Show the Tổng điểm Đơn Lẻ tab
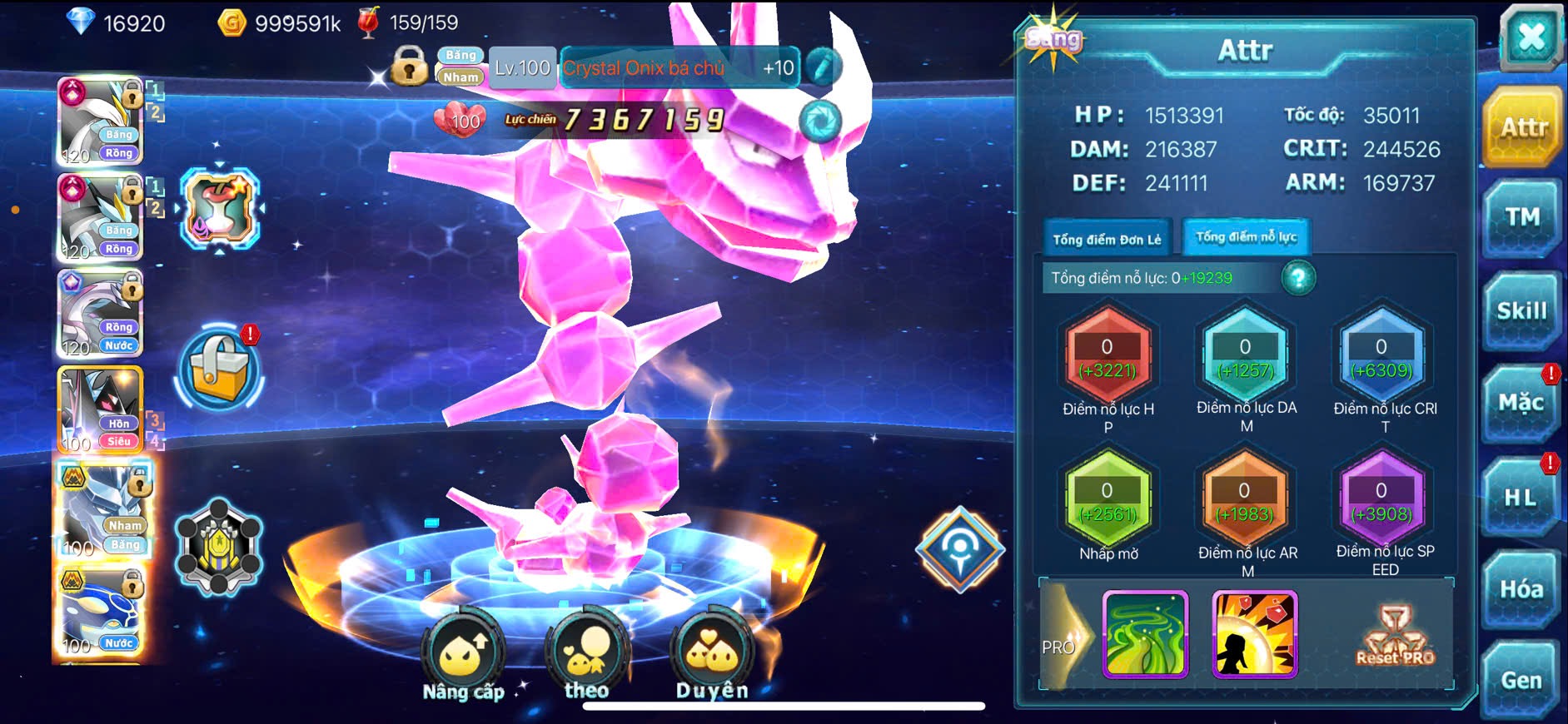 1107,240
